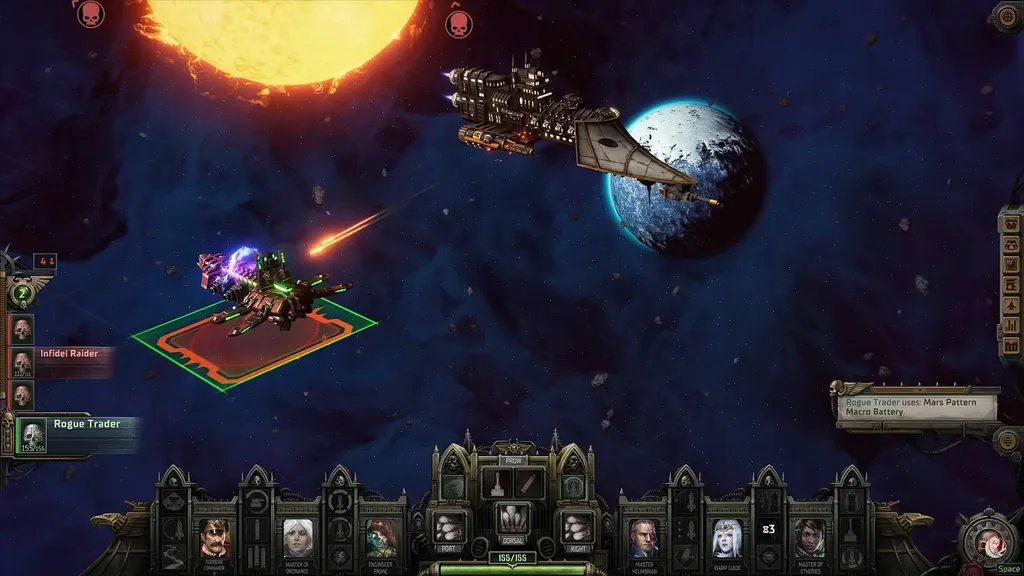Select the Supreme Commander officer portrait

pos(214,538)
